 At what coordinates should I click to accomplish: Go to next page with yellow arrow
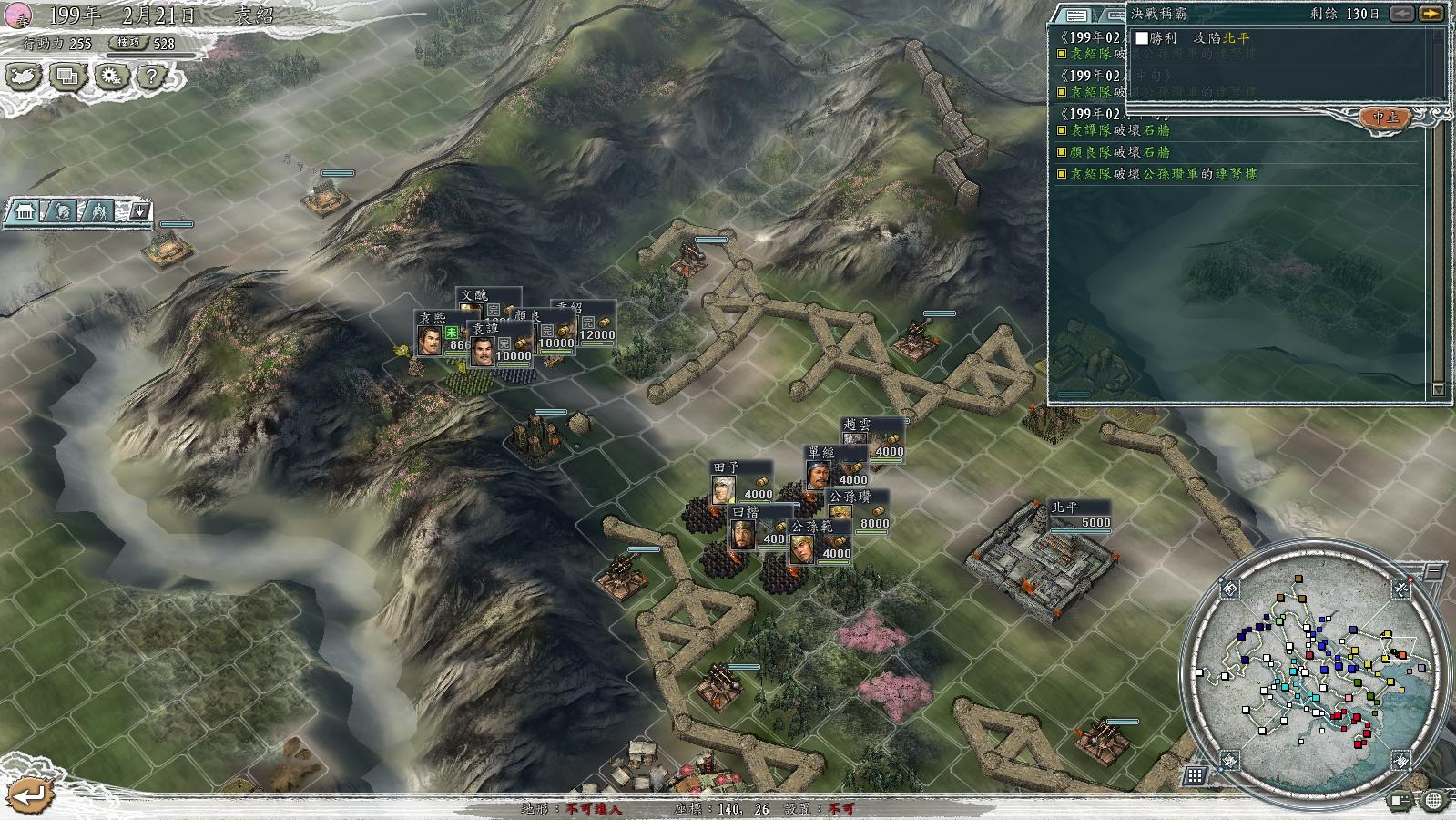[1431, 13]
